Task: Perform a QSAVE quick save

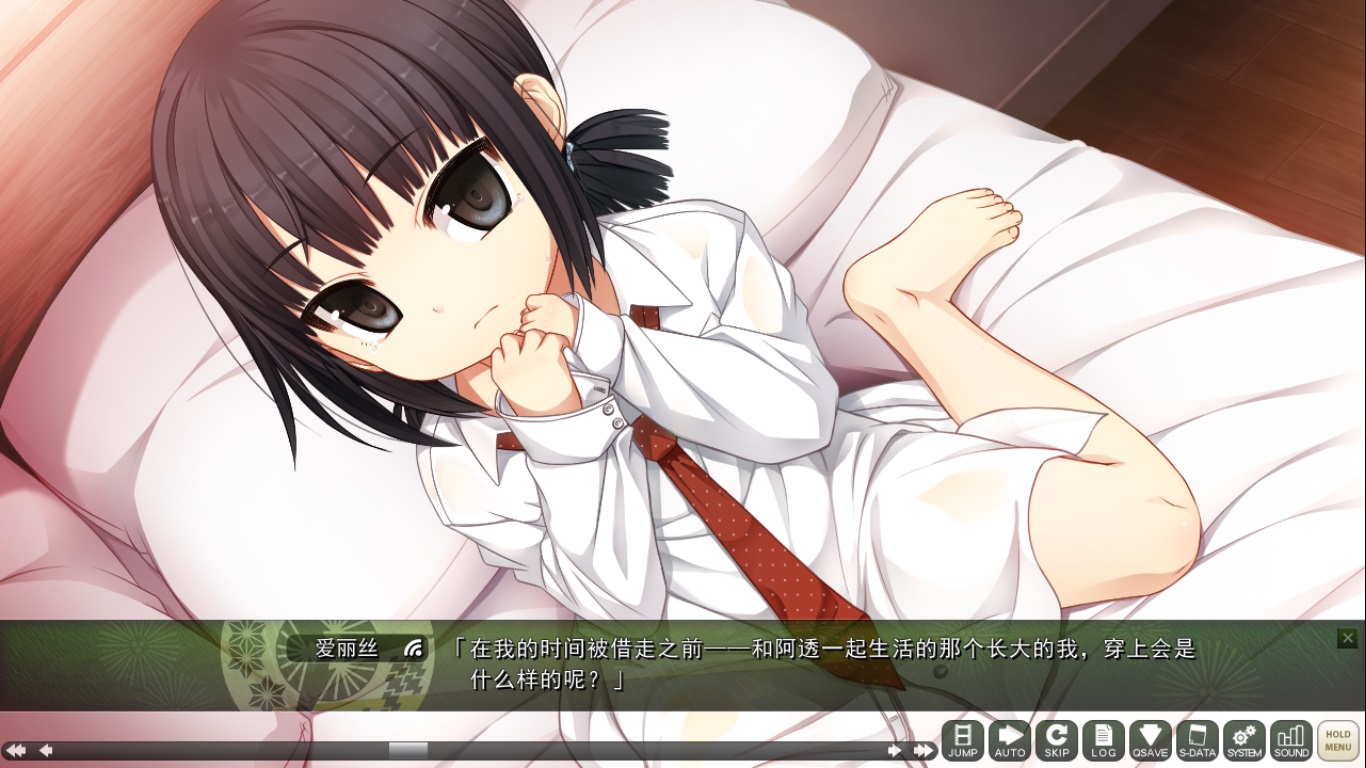Action: [1151, 741]
